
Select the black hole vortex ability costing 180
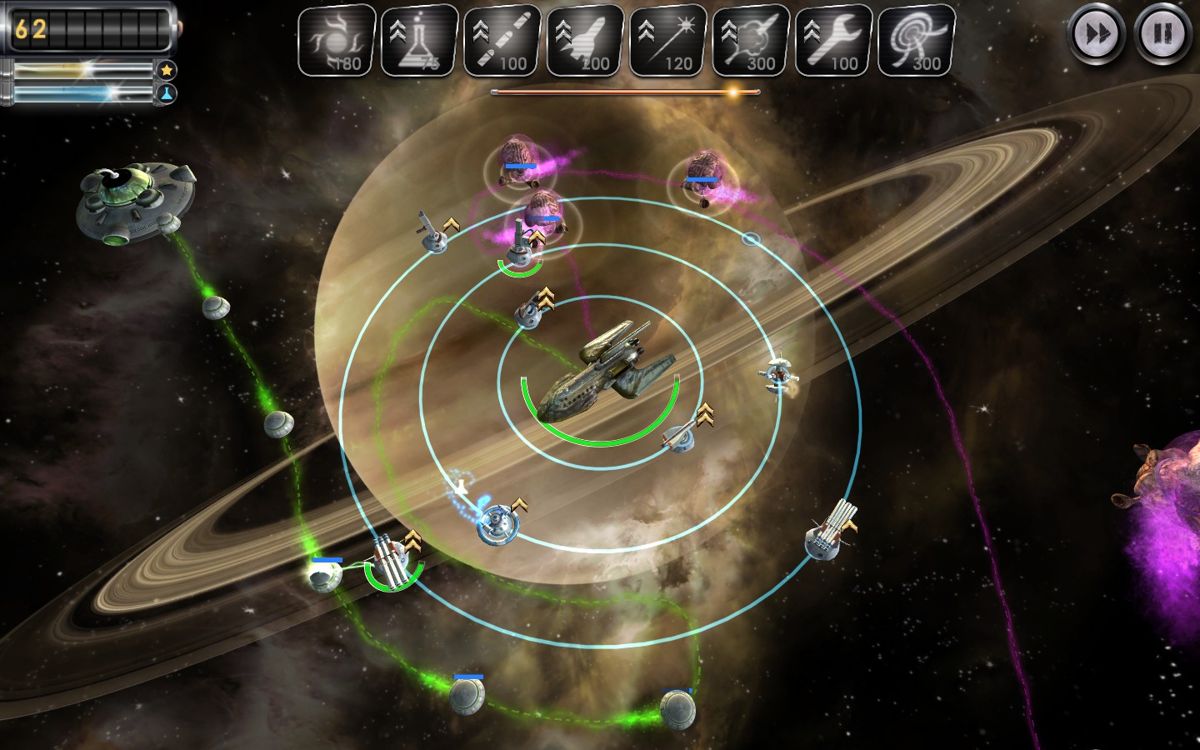click(x=337, y=41)
